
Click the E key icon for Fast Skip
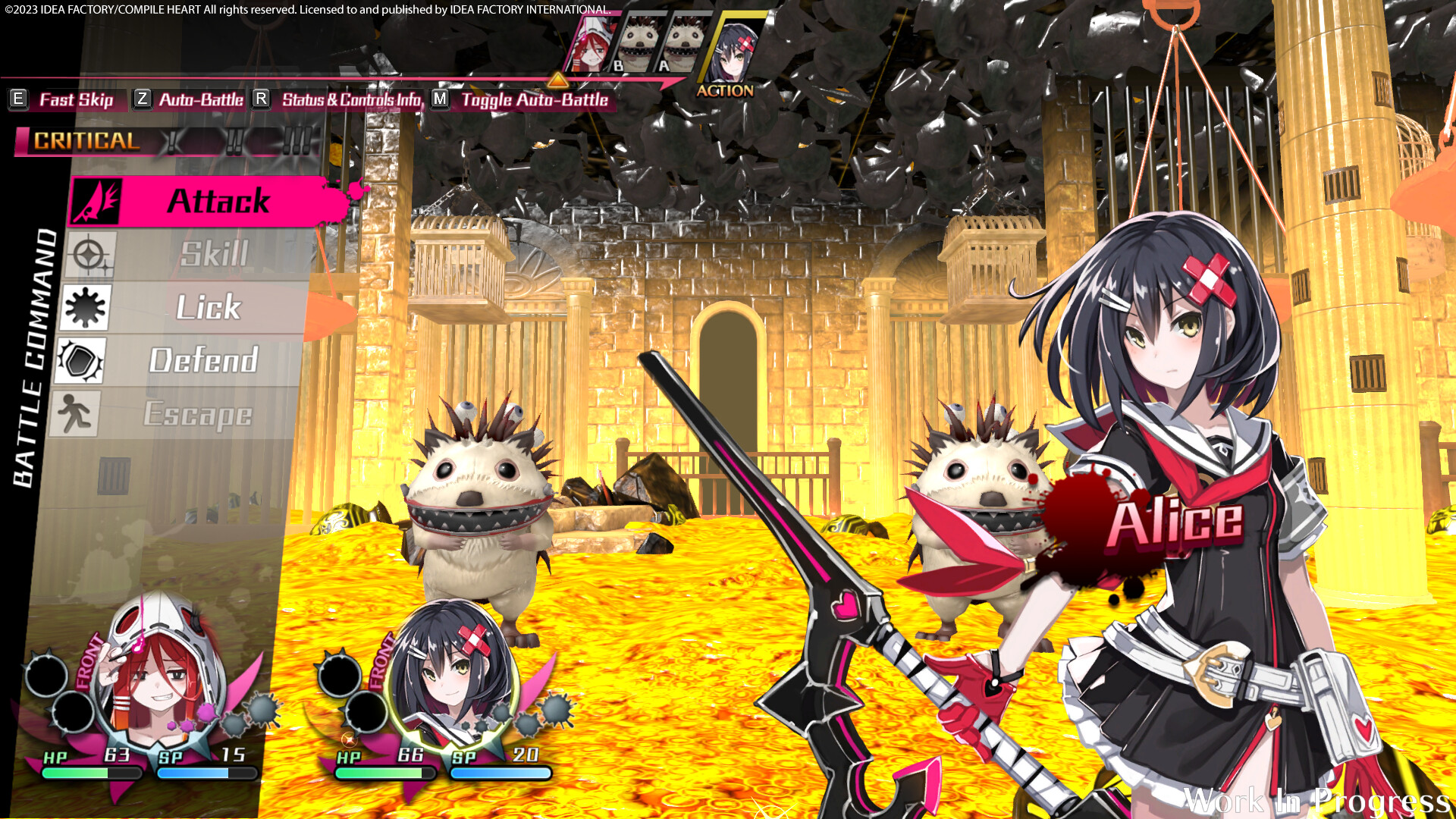(x=17, y=99)
